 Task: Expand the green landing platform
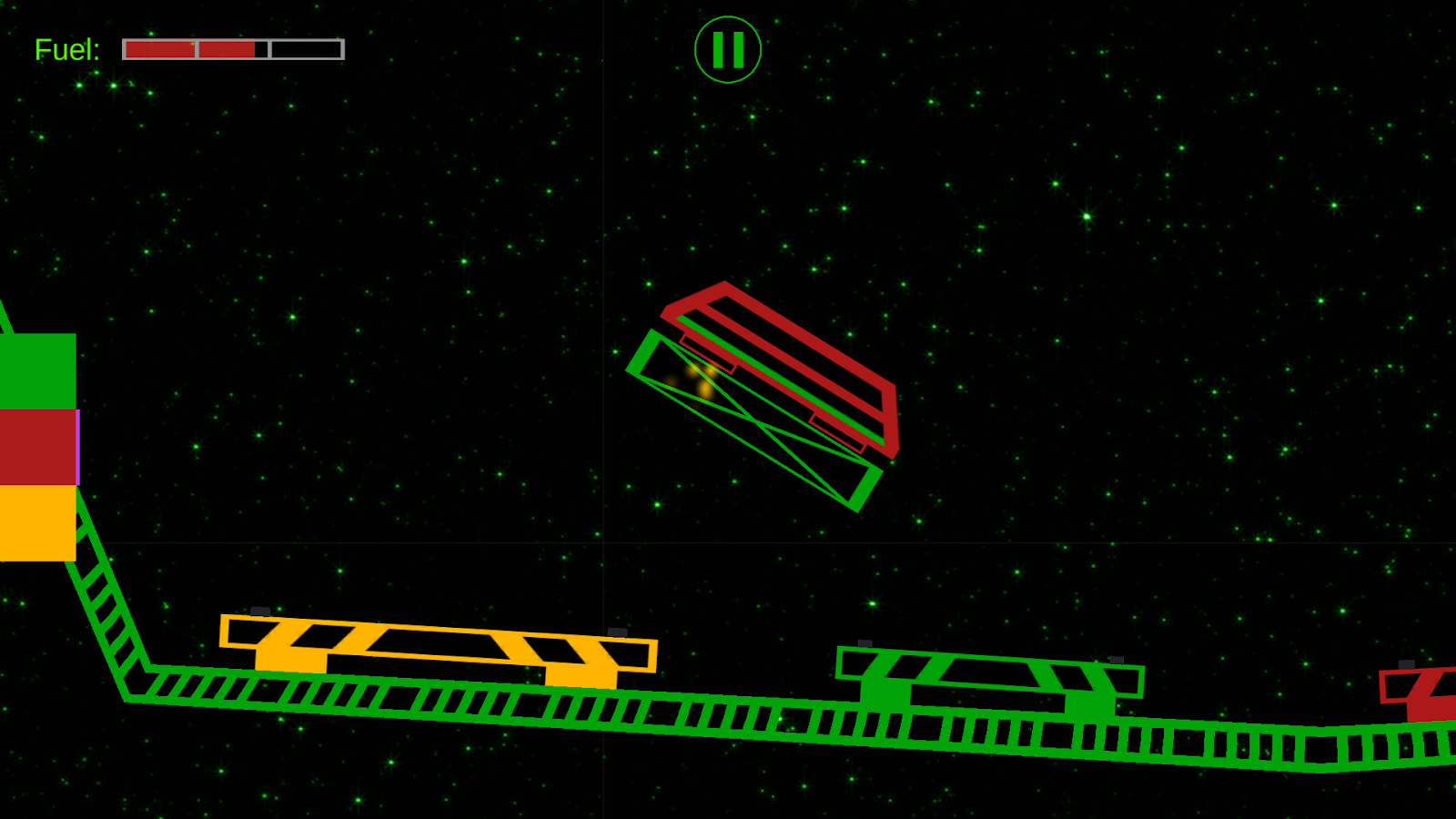(x=987, y=678)
